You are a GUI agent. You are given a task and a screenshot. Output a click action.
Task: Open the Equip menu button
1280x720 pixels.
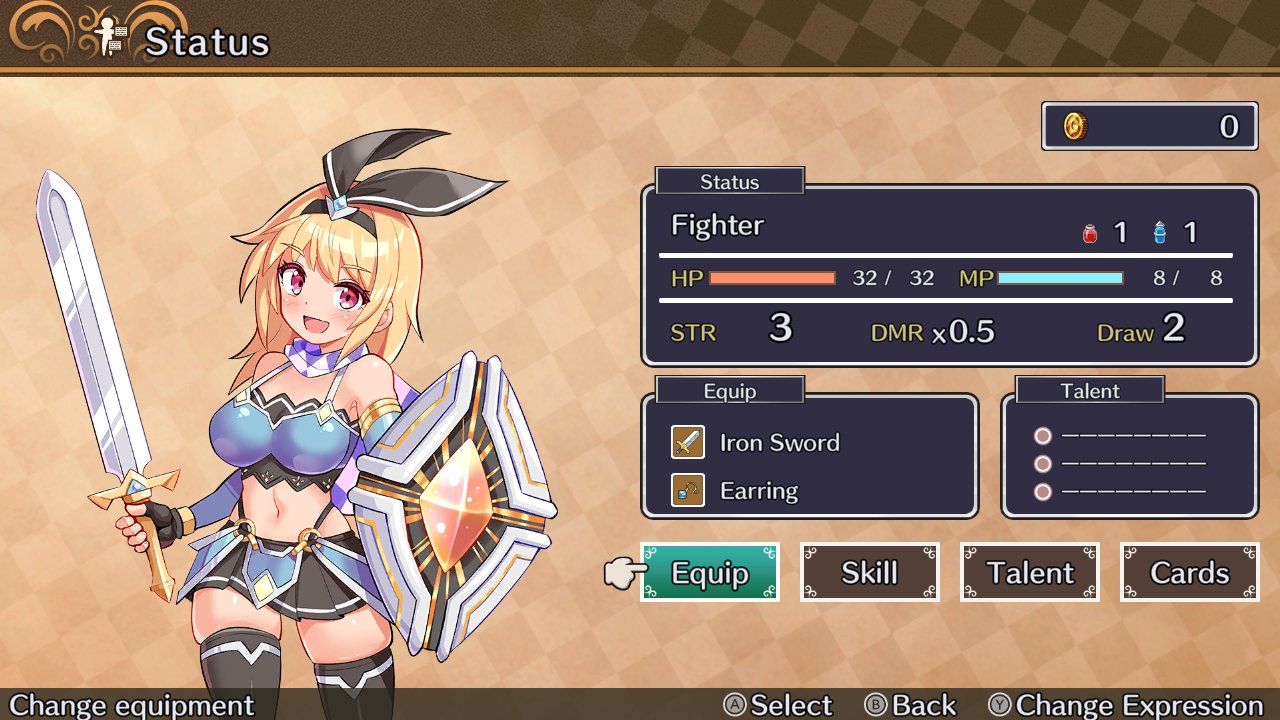click(x=709, y=572)
